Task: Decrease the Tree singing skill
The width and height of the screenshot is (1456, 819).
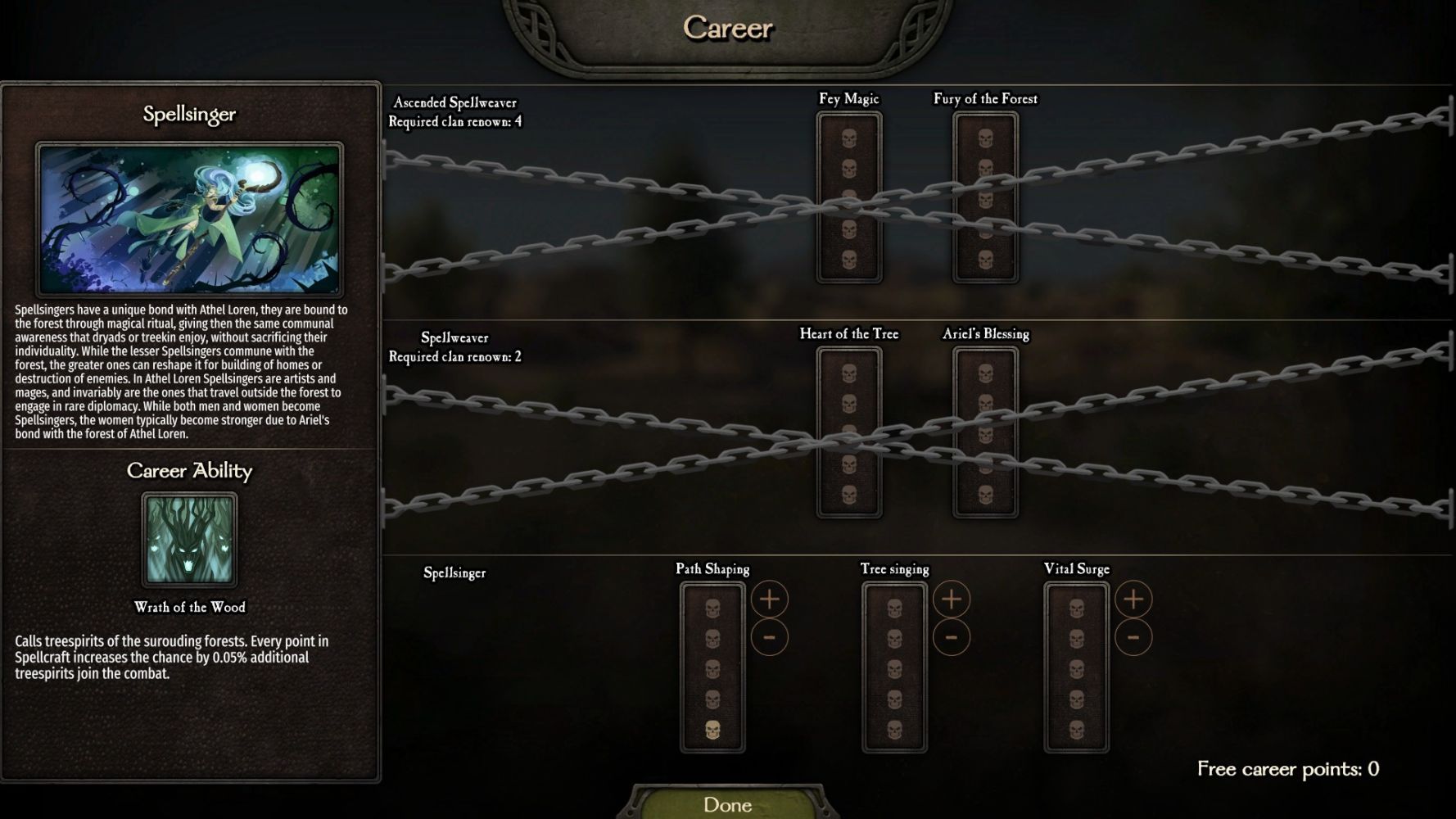Action: pos(951,637)
